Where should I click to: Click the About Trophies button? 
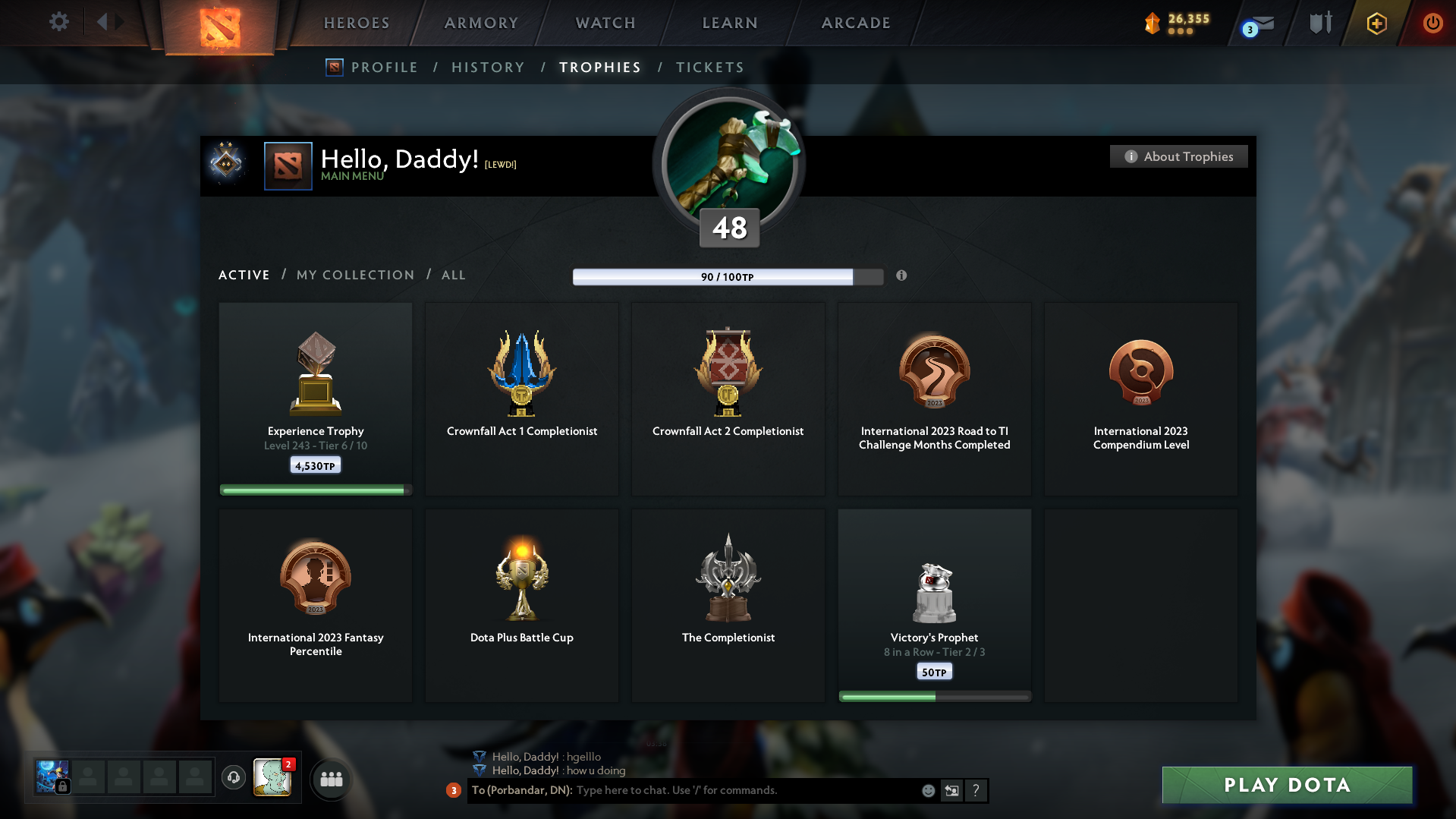(x=1178, y=156)
